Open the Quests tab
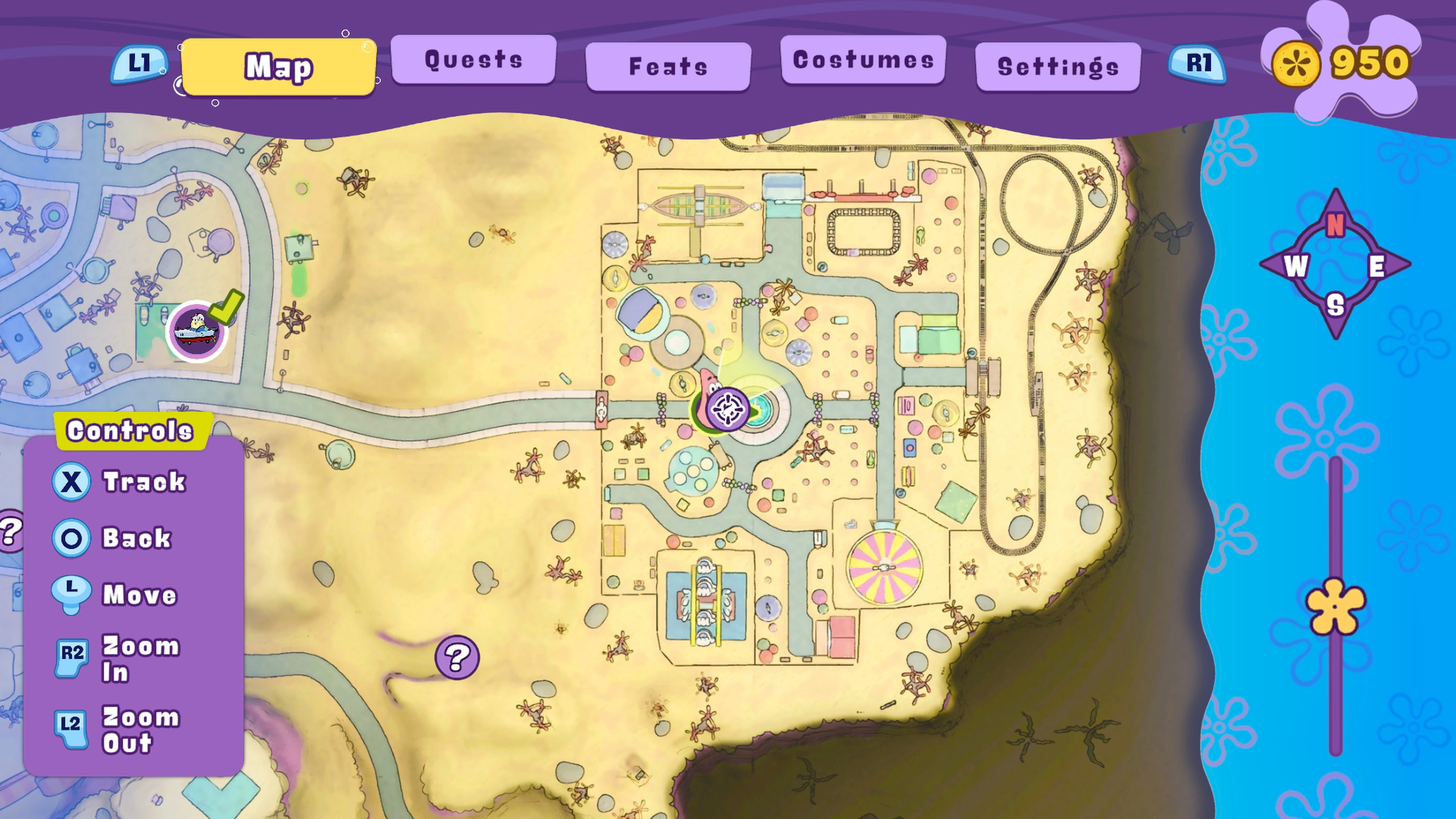 (473, 60)
